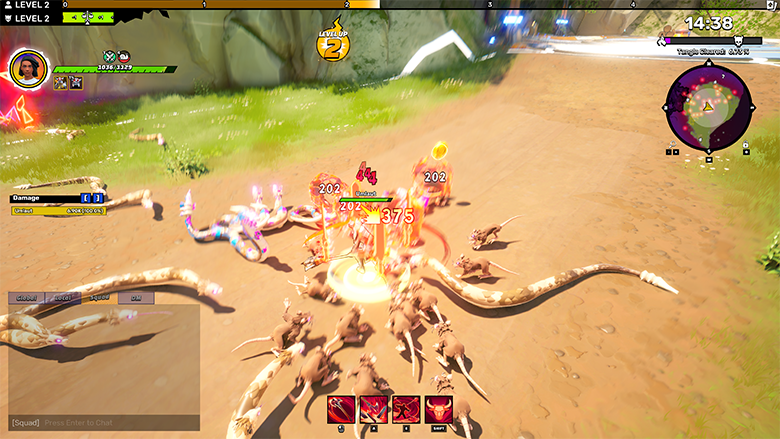This screenshot has width=780, height=439.
Task: Click the Level Up lightning badge
Action: [x=332, y=42]
